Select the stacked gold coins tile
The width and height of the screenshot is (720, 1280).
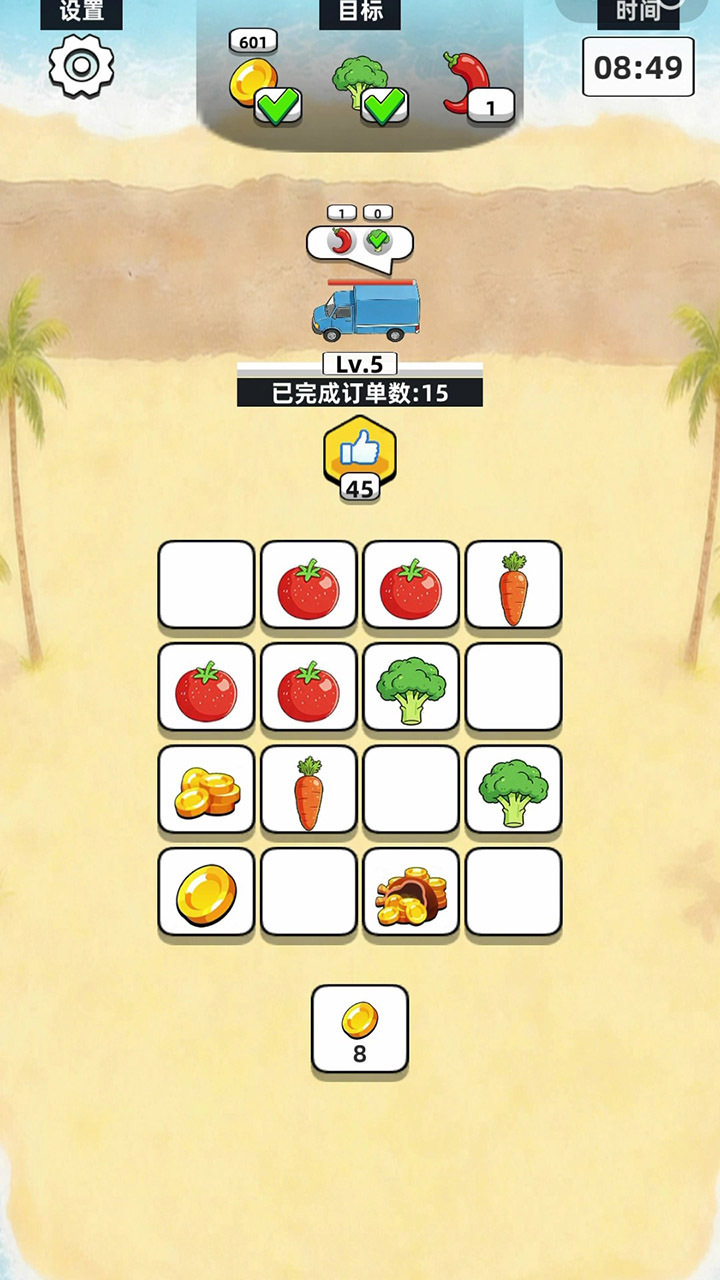click(207, 790)
